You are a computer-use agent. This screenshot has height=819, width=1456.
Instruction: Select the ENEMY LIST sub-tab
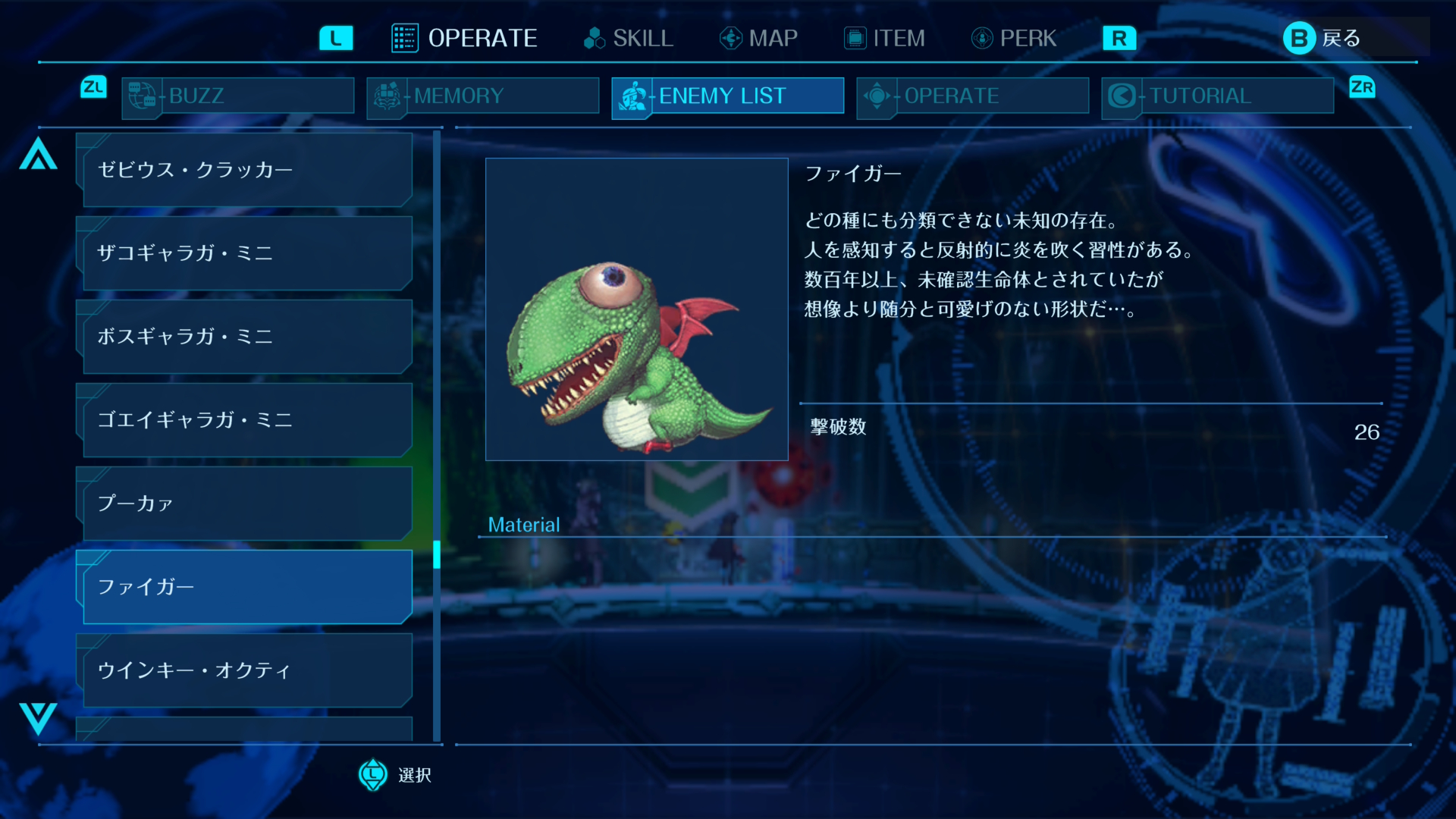(728, 96)
